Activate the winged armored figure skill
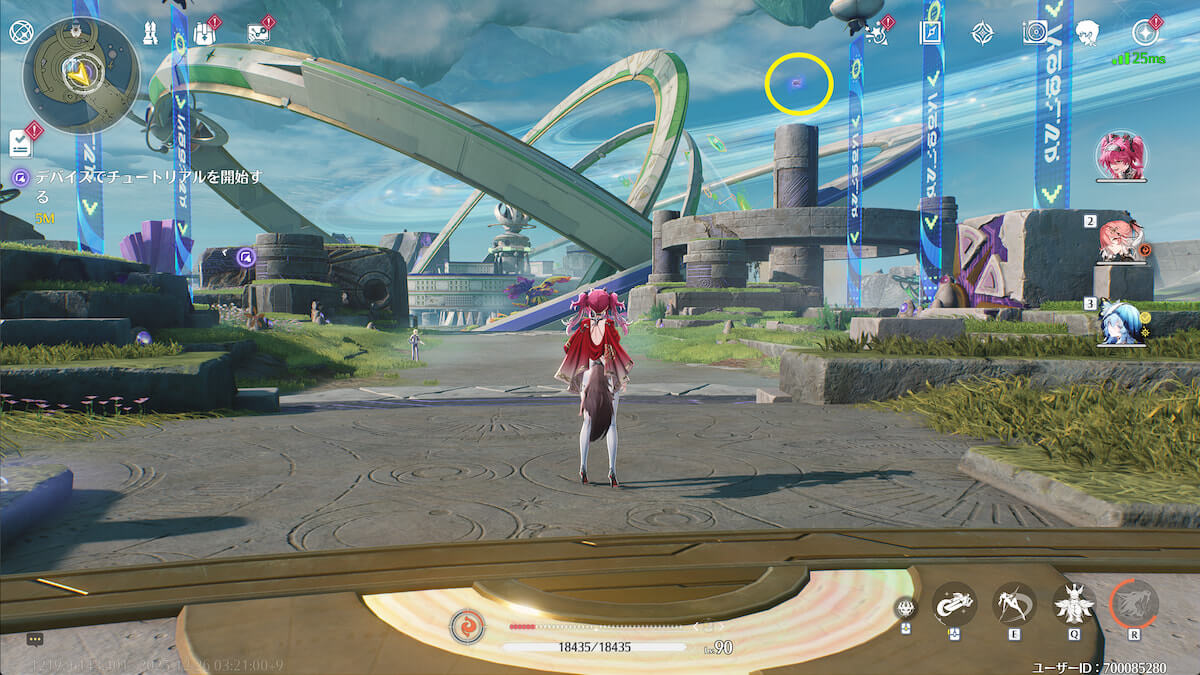The image size is (1200, 675). pos(1074,604)
